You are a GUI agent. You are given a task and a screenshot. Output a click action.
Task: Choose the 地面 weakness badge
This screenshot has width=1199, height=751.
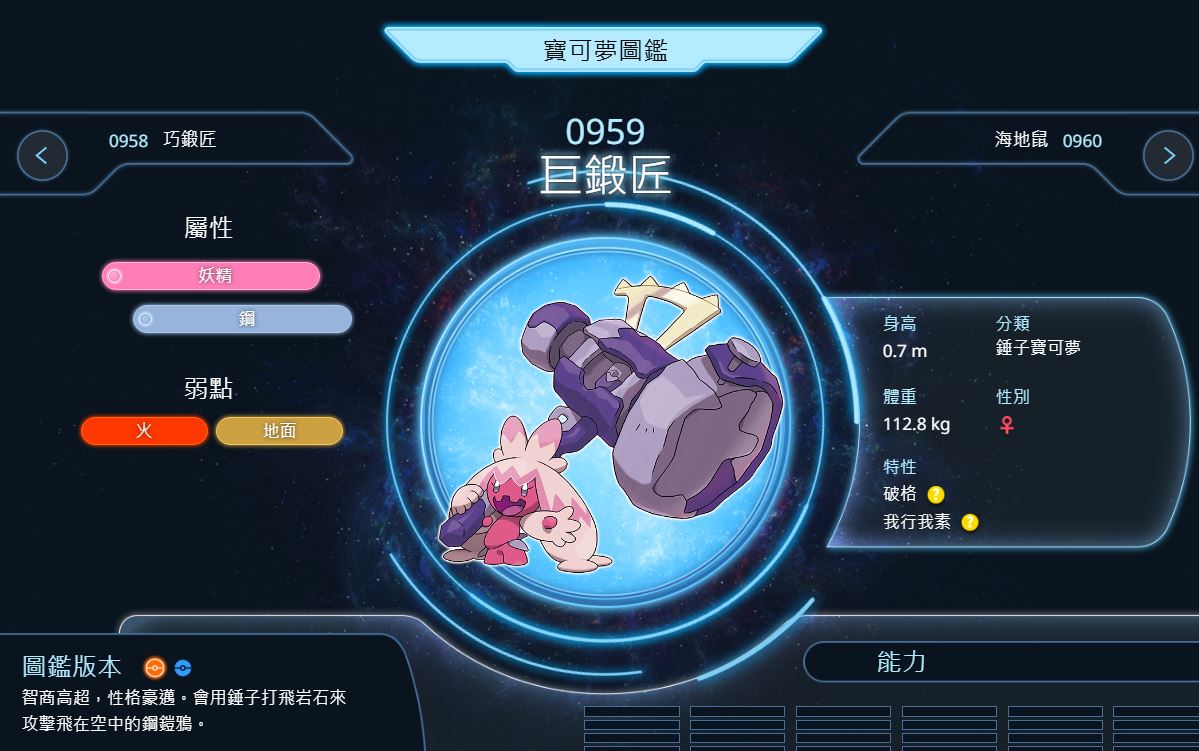click(279, 431)
